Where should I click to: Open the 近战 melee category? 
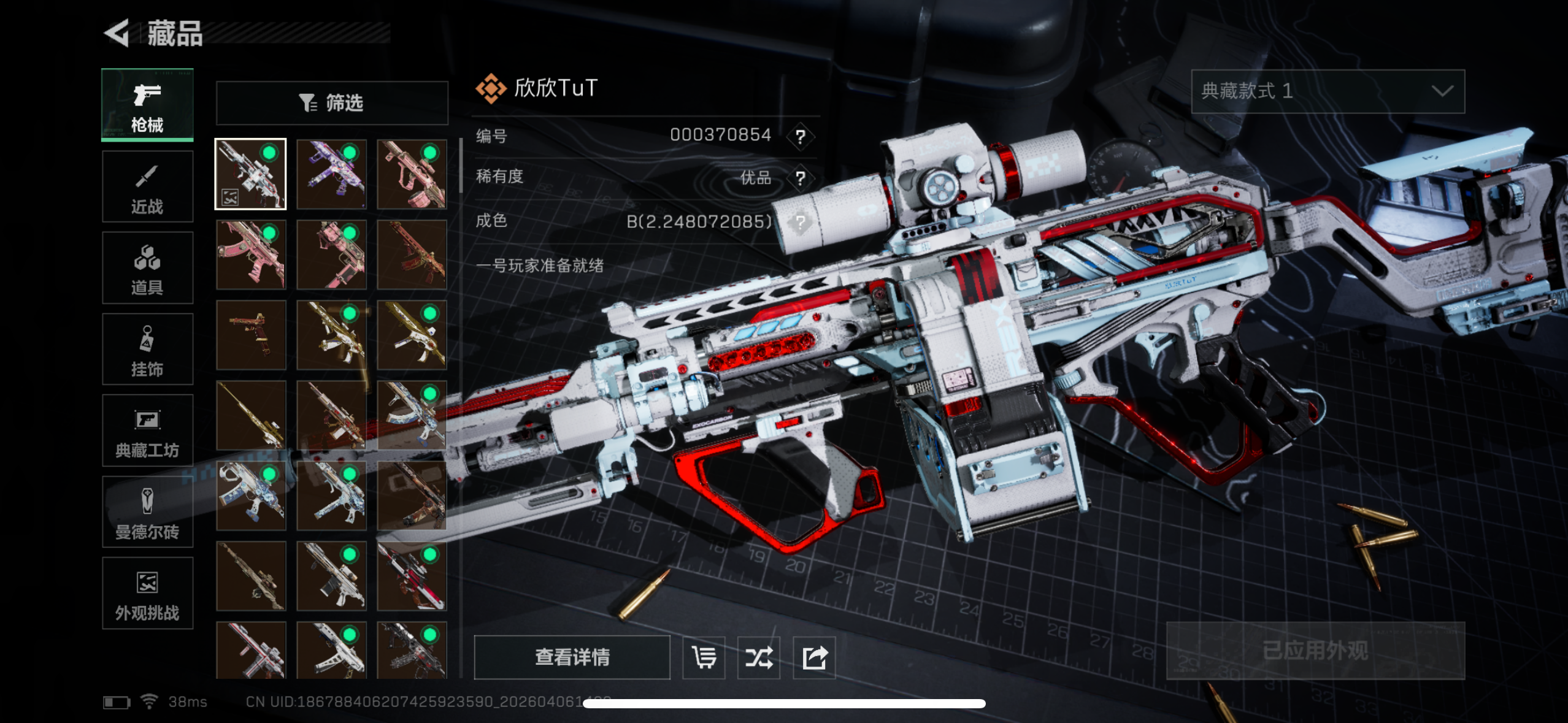[147, 186]
